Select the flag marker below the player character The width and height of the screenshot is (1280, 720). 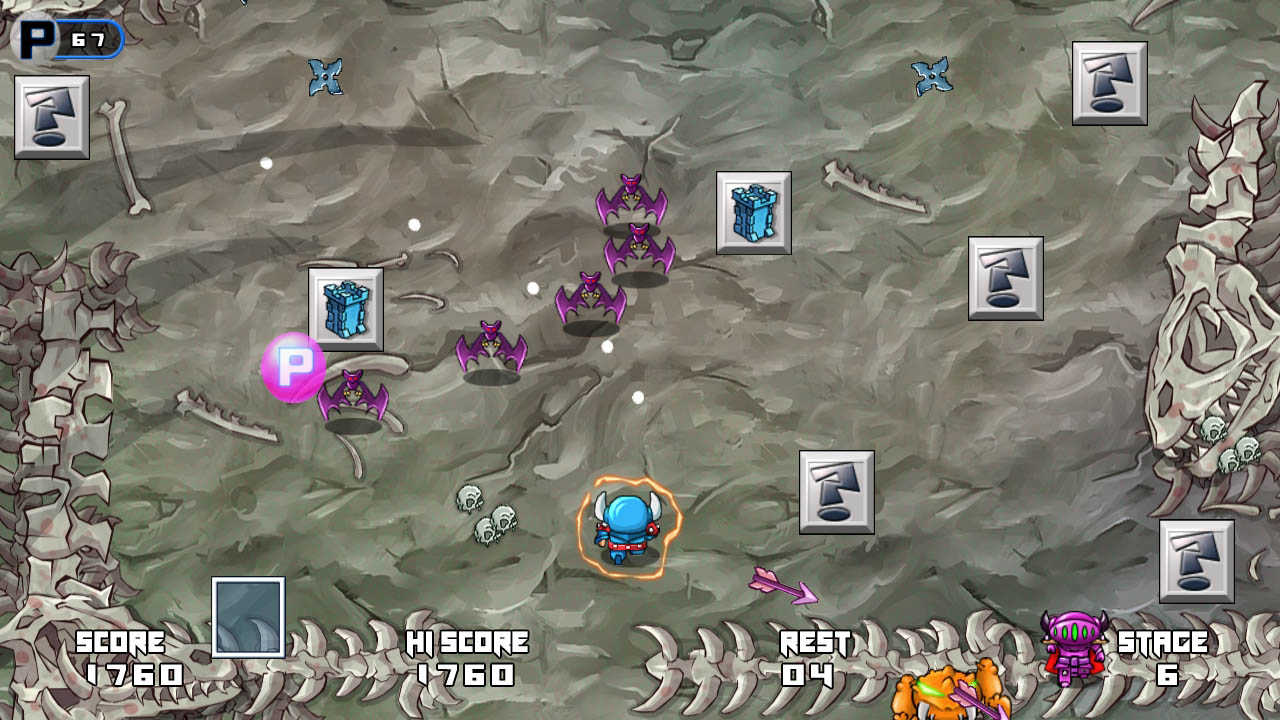[x=838, y=493]
